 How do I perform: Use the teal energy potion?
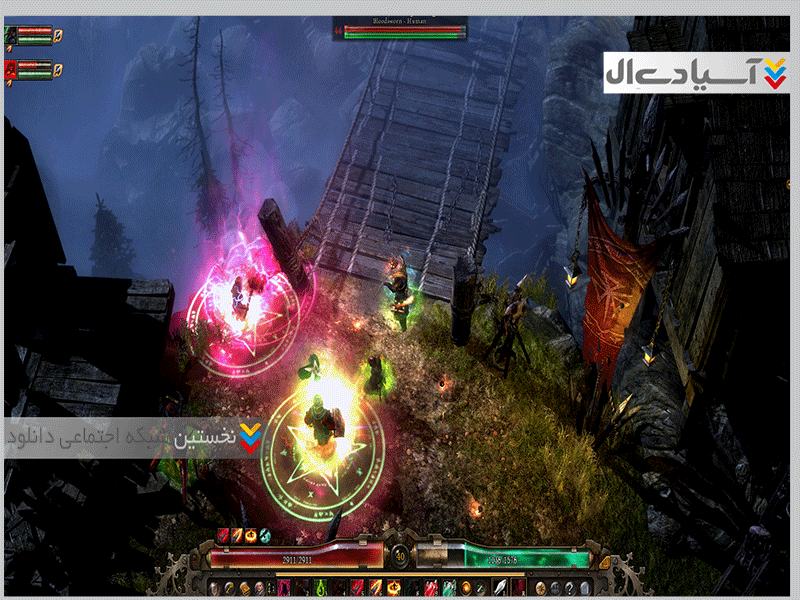tap(449, 588)
